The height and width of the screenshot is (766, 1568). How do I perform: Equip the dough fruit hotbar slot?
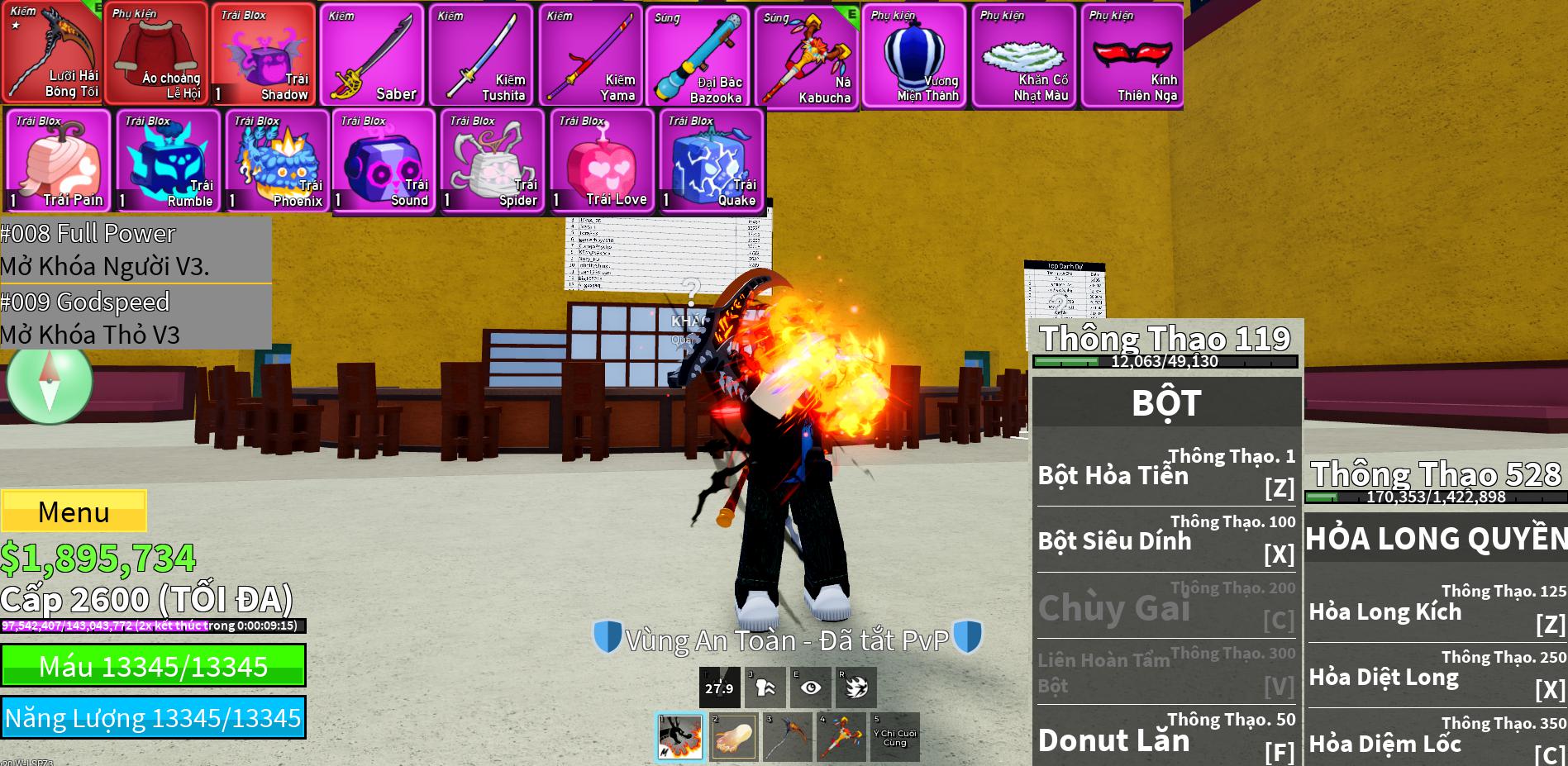(733, 736)
